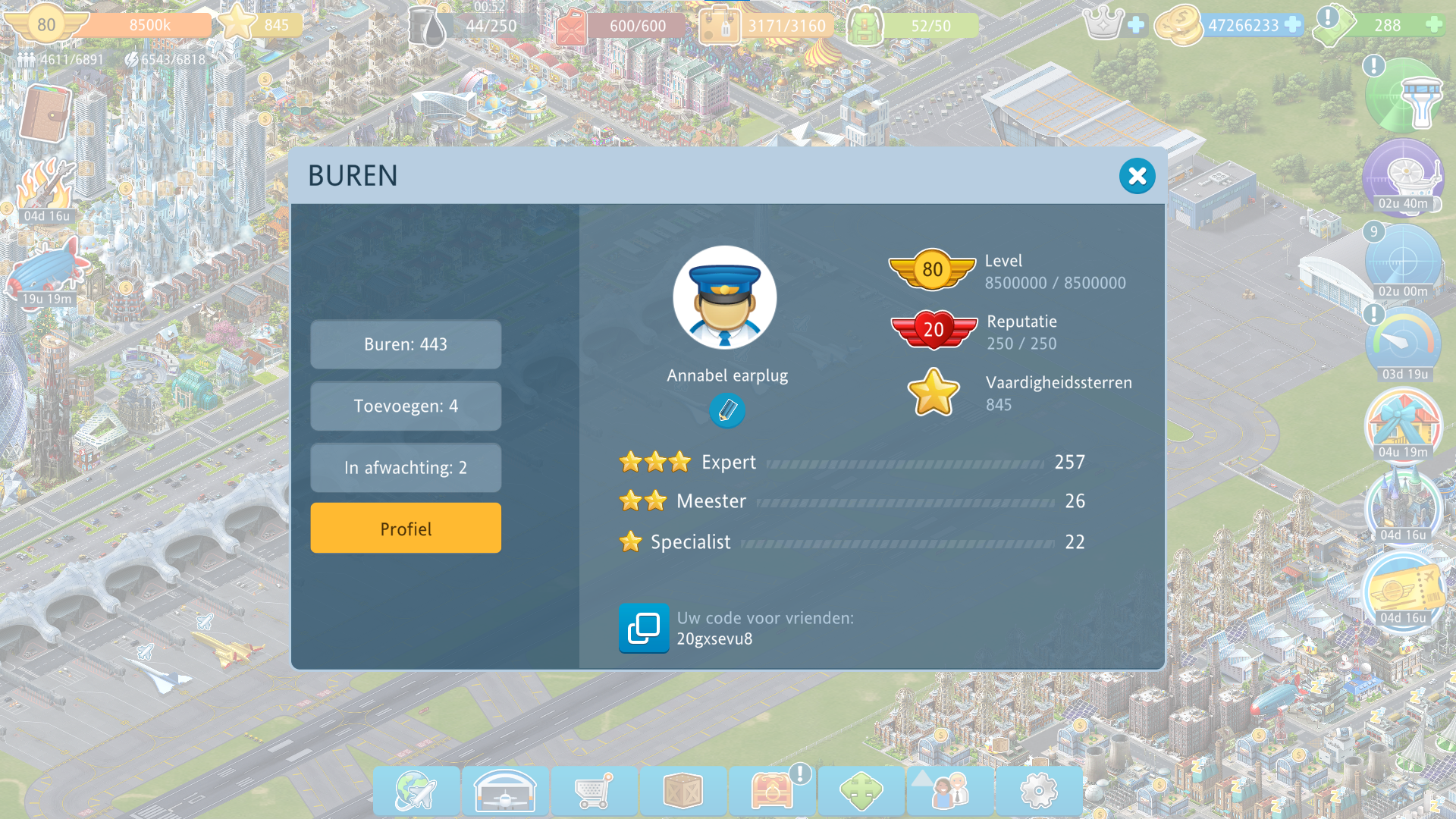The image size is (1456, 819).
Task: Open the gear settings menu
Action: (x=1039, y=791)
